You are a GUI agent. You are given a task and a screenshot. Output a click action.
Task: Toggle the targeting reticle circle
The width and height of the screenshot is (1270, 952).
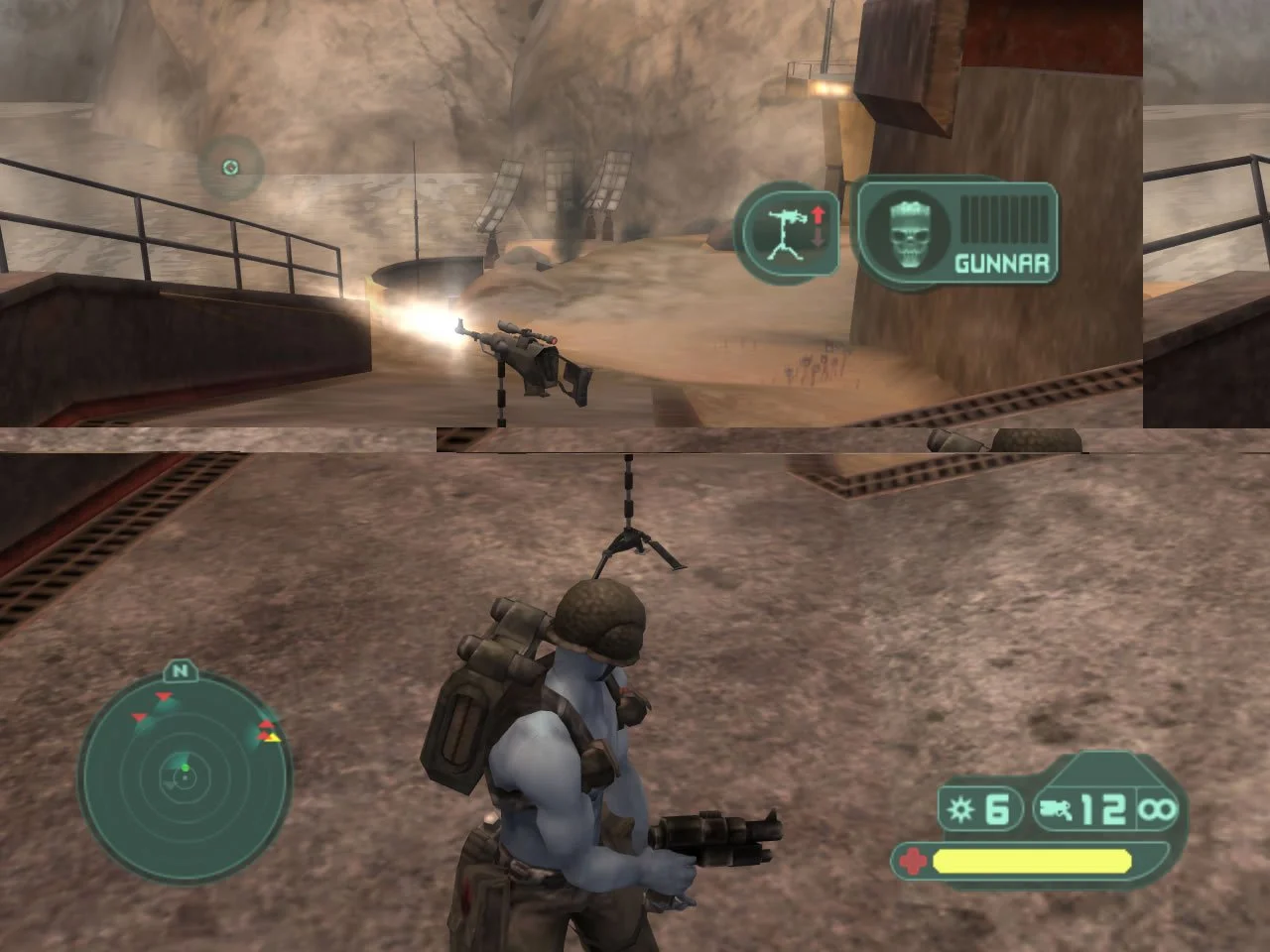(x=229, y=167)
